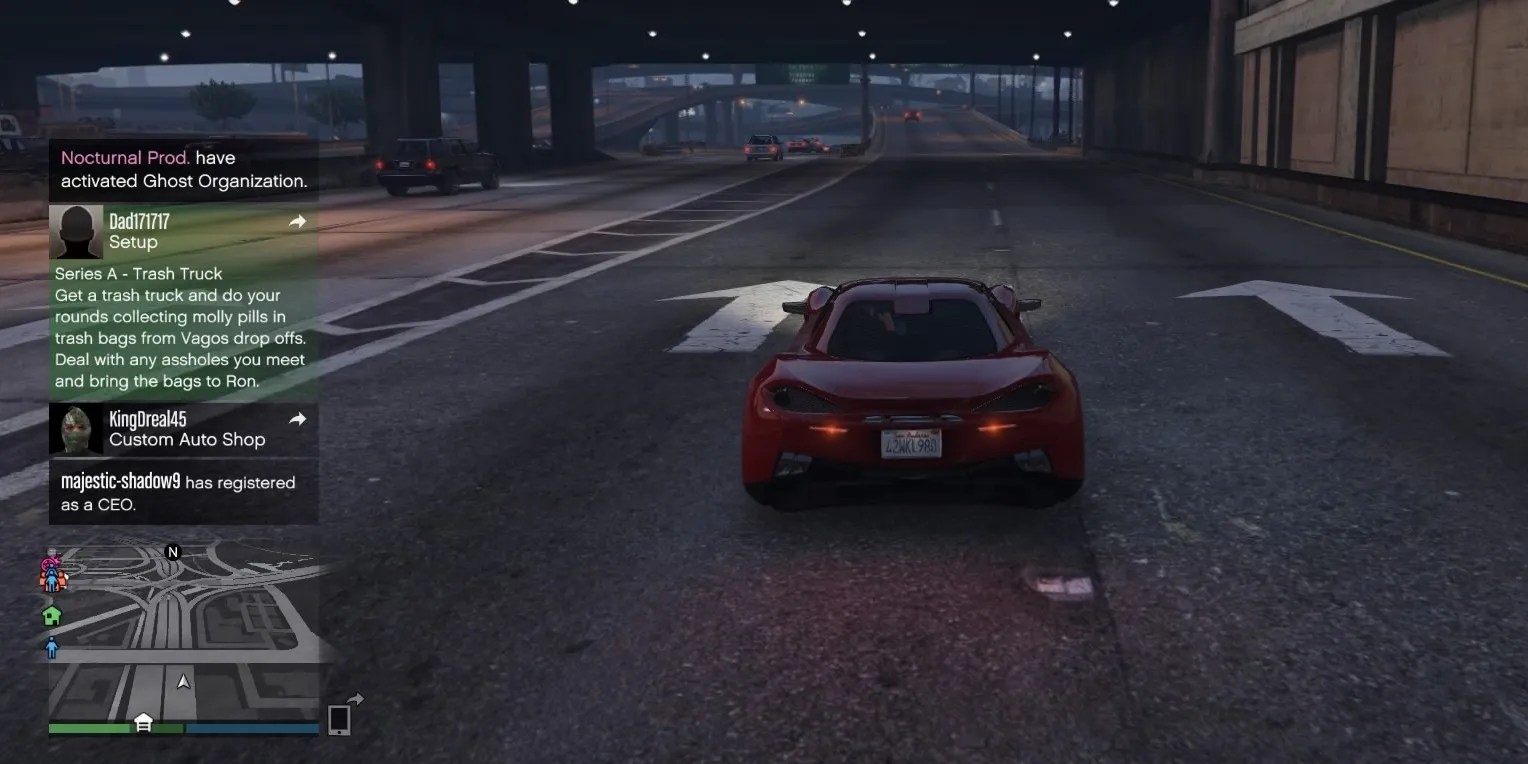Select the blue friend blip on minimap

coord(50,647)
